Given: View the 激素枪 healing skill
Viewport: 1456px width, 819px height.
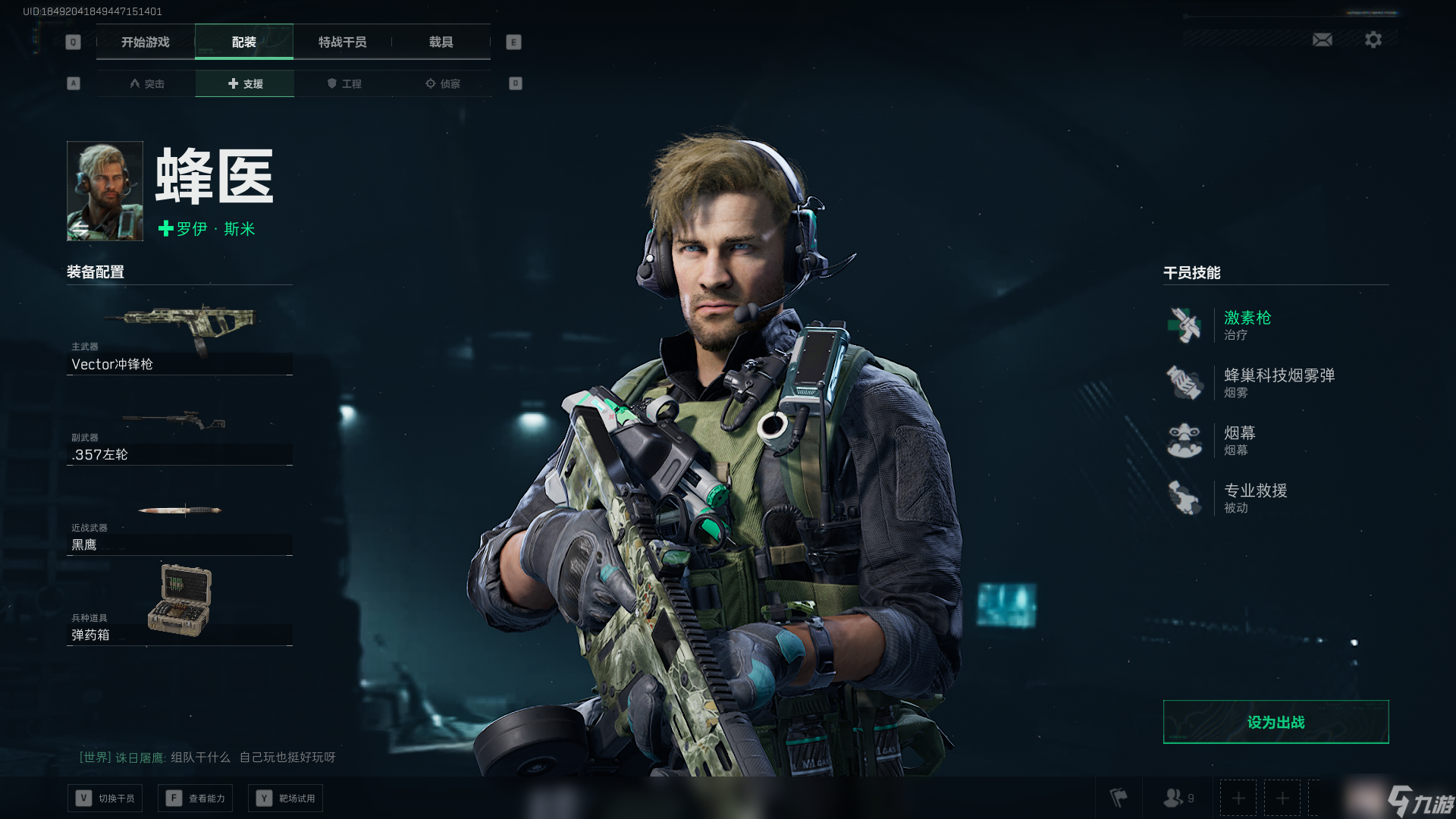Looking at the screenshot, I should (1247, 325).
